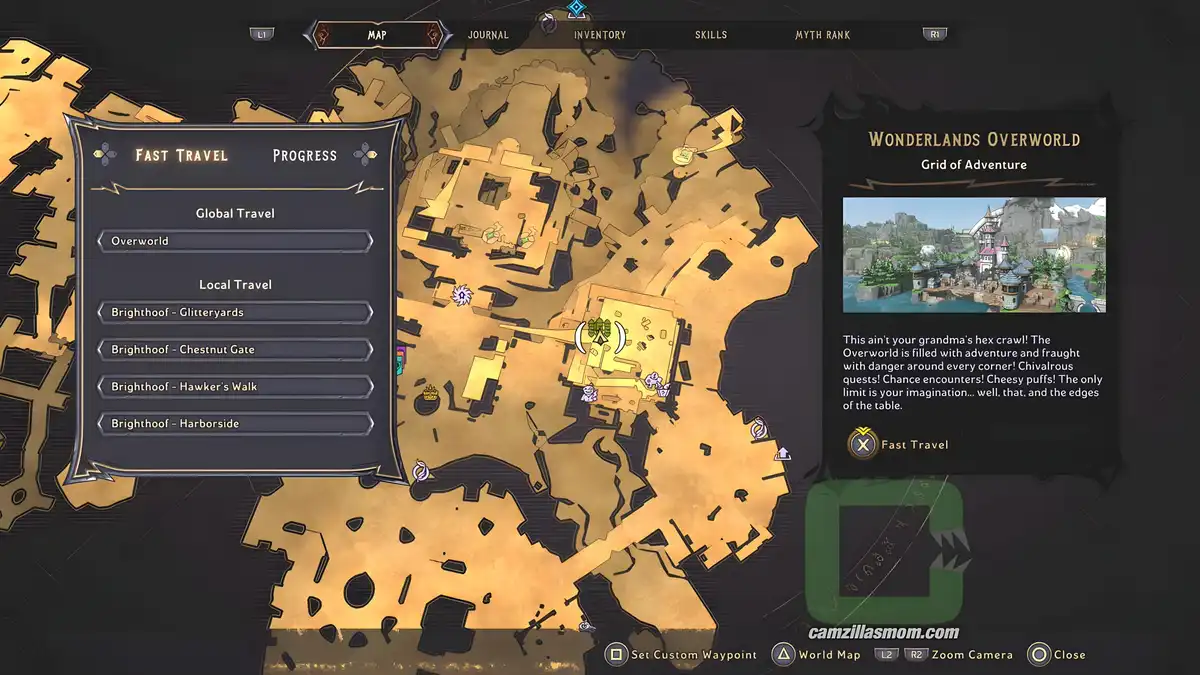Choose Overworld under Global Travel

[x=235, y=241]
